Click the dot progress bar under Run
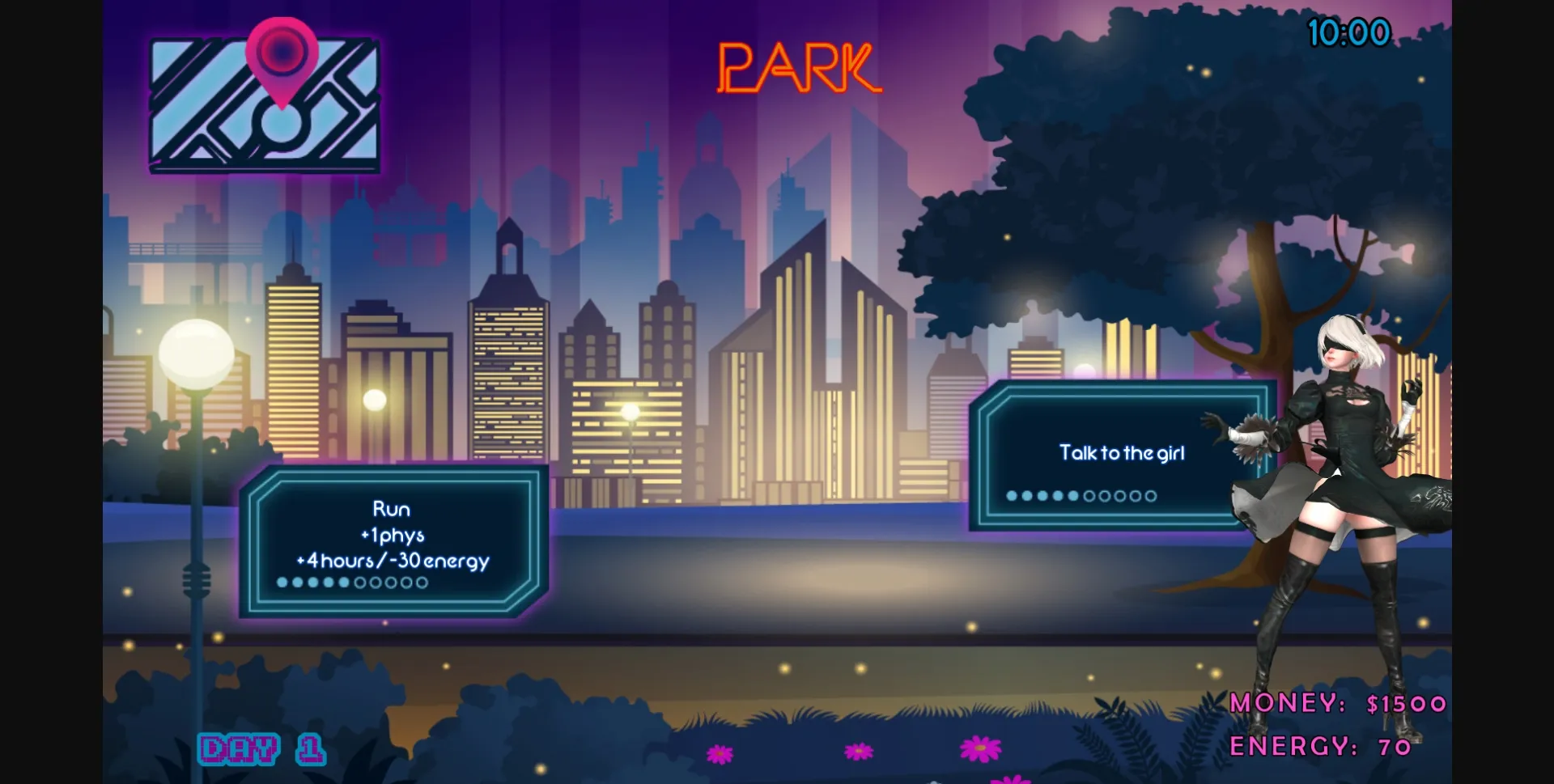Screen dimensions: 1554x784 click(x=354, y=582)
